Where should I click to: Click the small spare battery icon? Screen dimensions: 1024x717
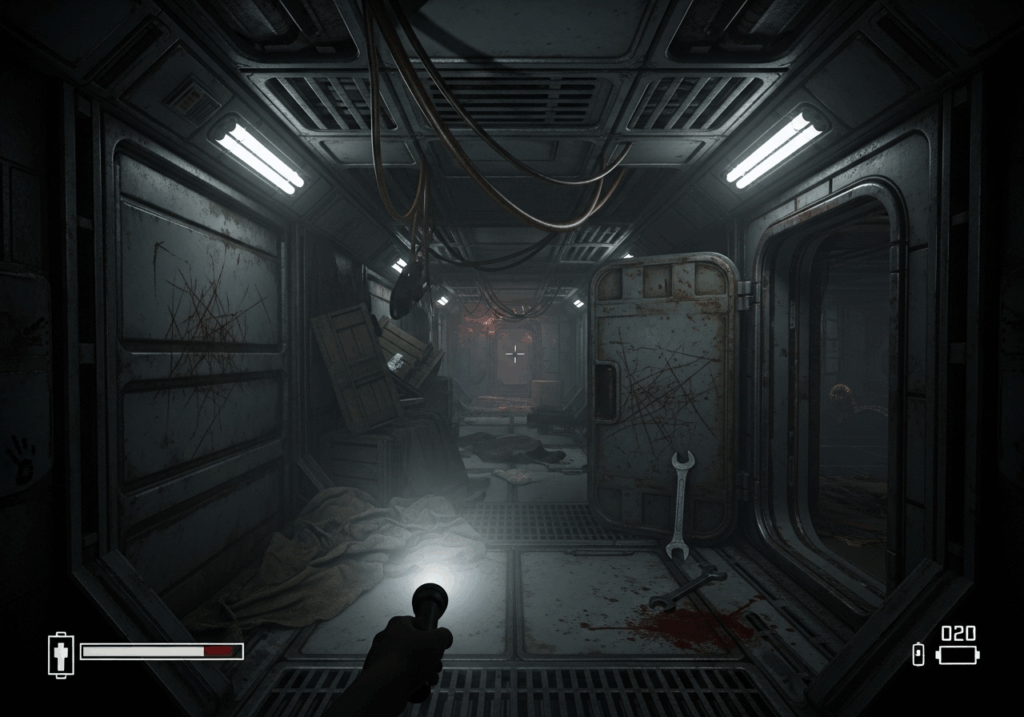click(919, 654)
